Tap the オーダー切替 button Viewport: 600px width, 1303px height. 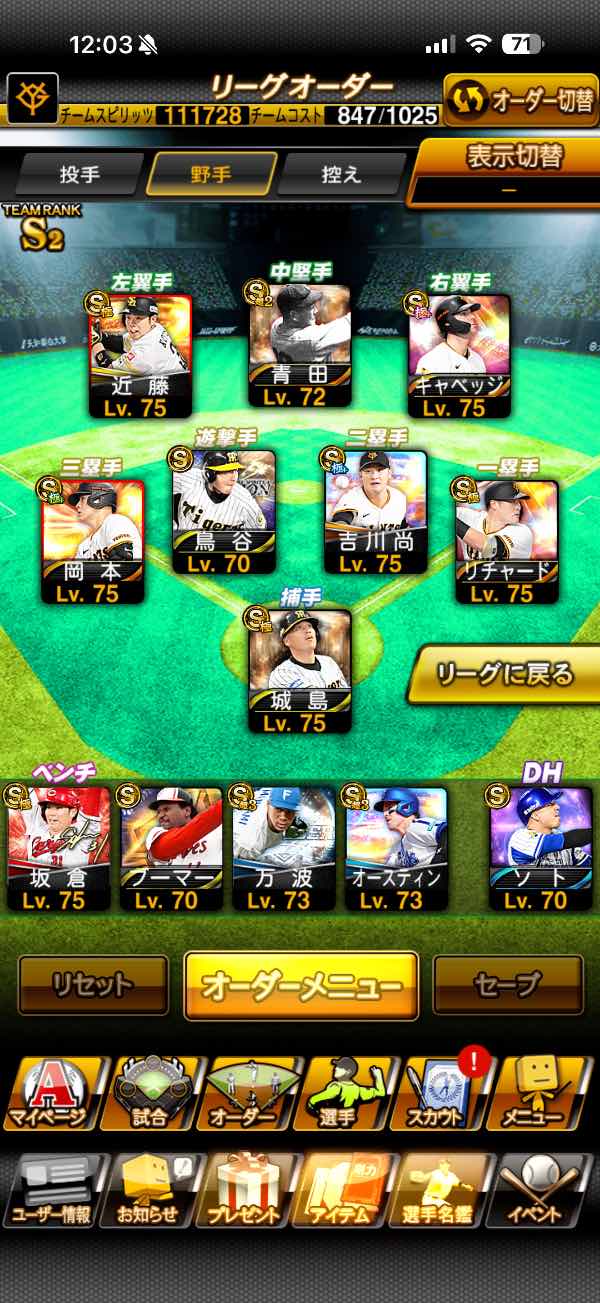521,100
